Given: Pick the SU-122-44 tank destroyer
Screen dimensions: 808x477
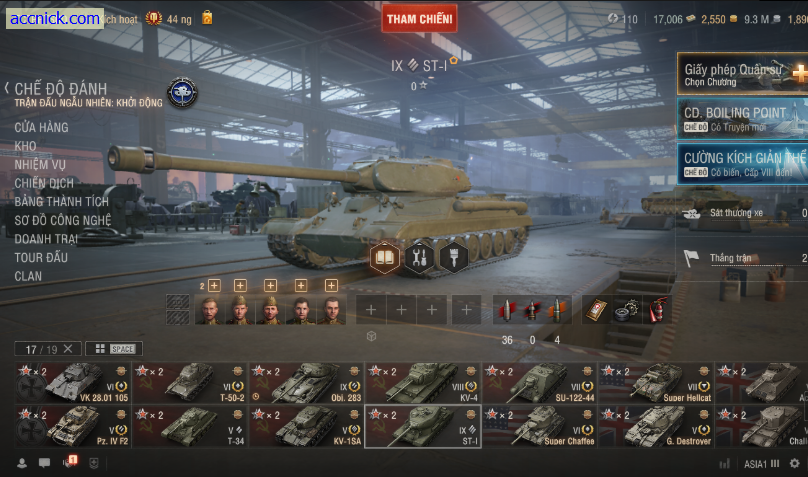Looking at the screenshot, I should (x=540, y=383).
